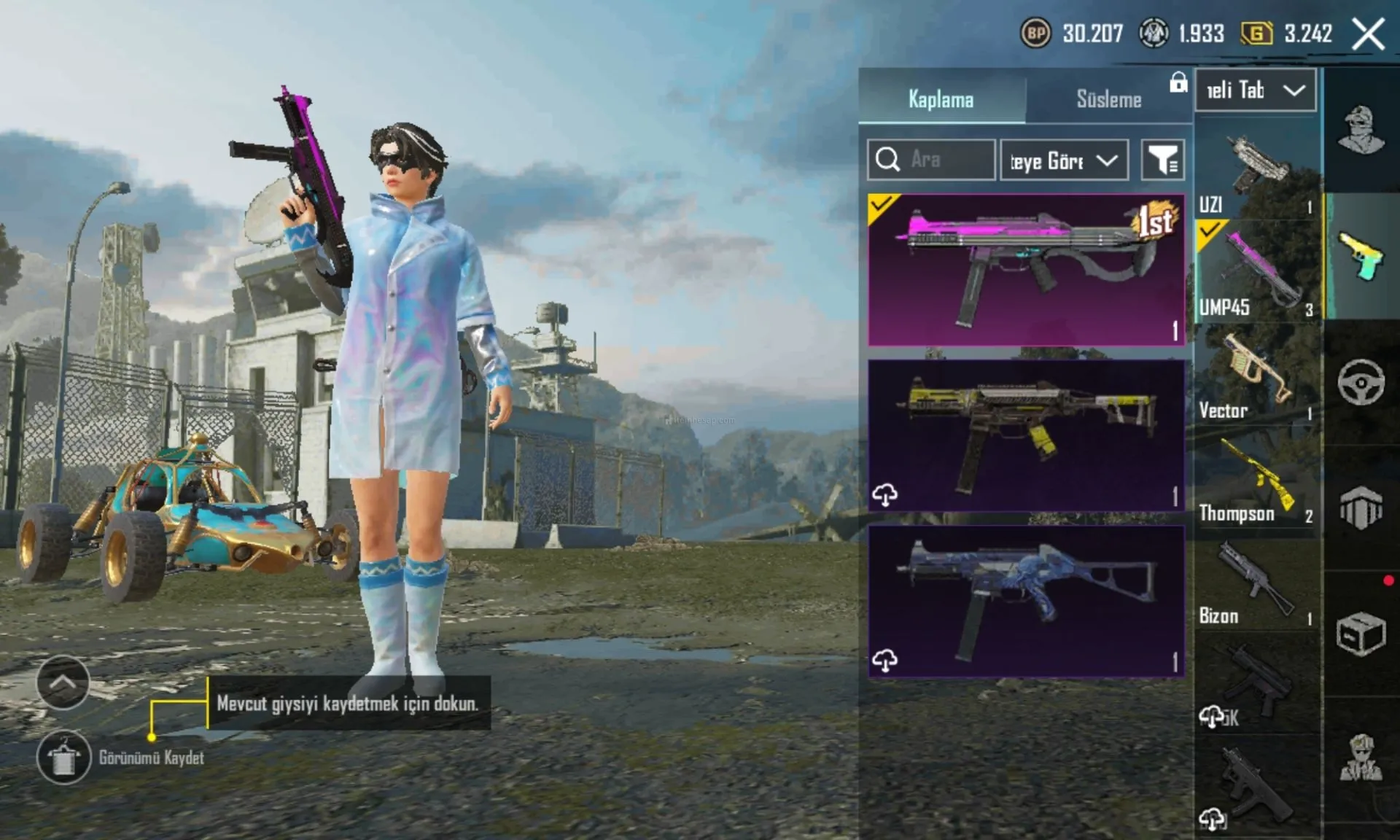1400x840 pixels.
Task: Select the purple UMP45 skin marked 1st
Action: [1026, 270]
